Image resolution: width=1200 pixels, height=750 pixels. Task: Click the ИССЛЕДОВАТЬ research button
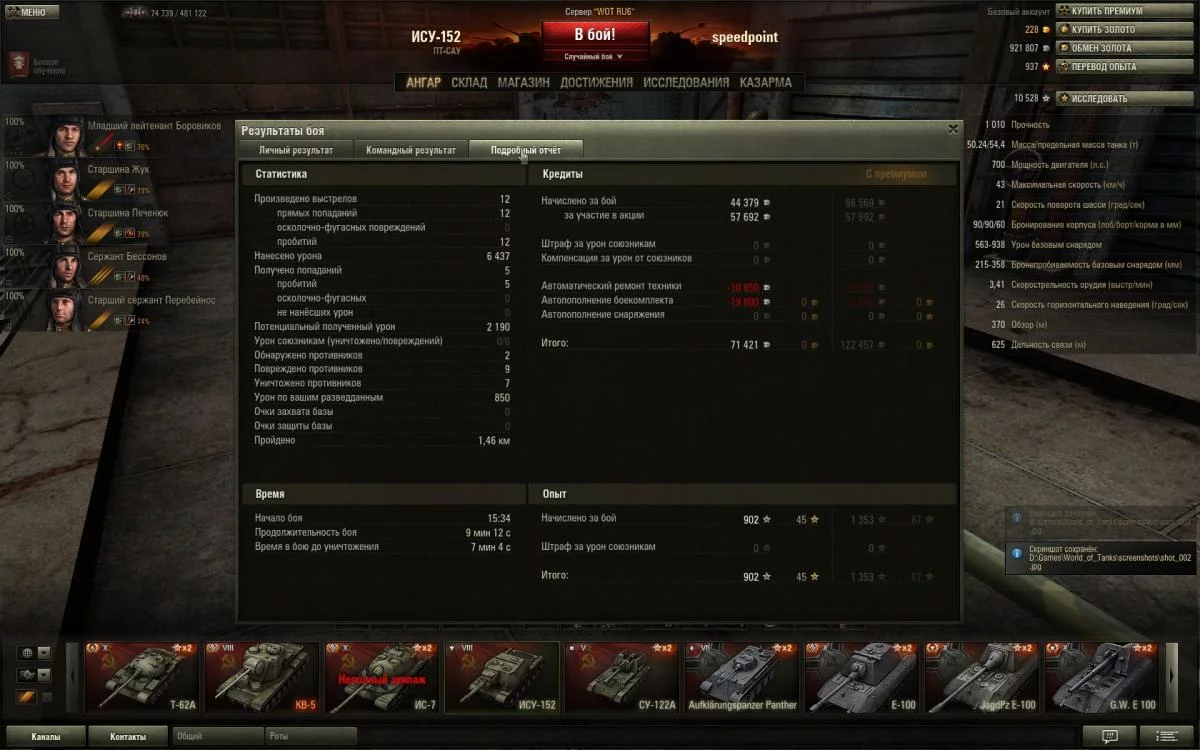1098,99
